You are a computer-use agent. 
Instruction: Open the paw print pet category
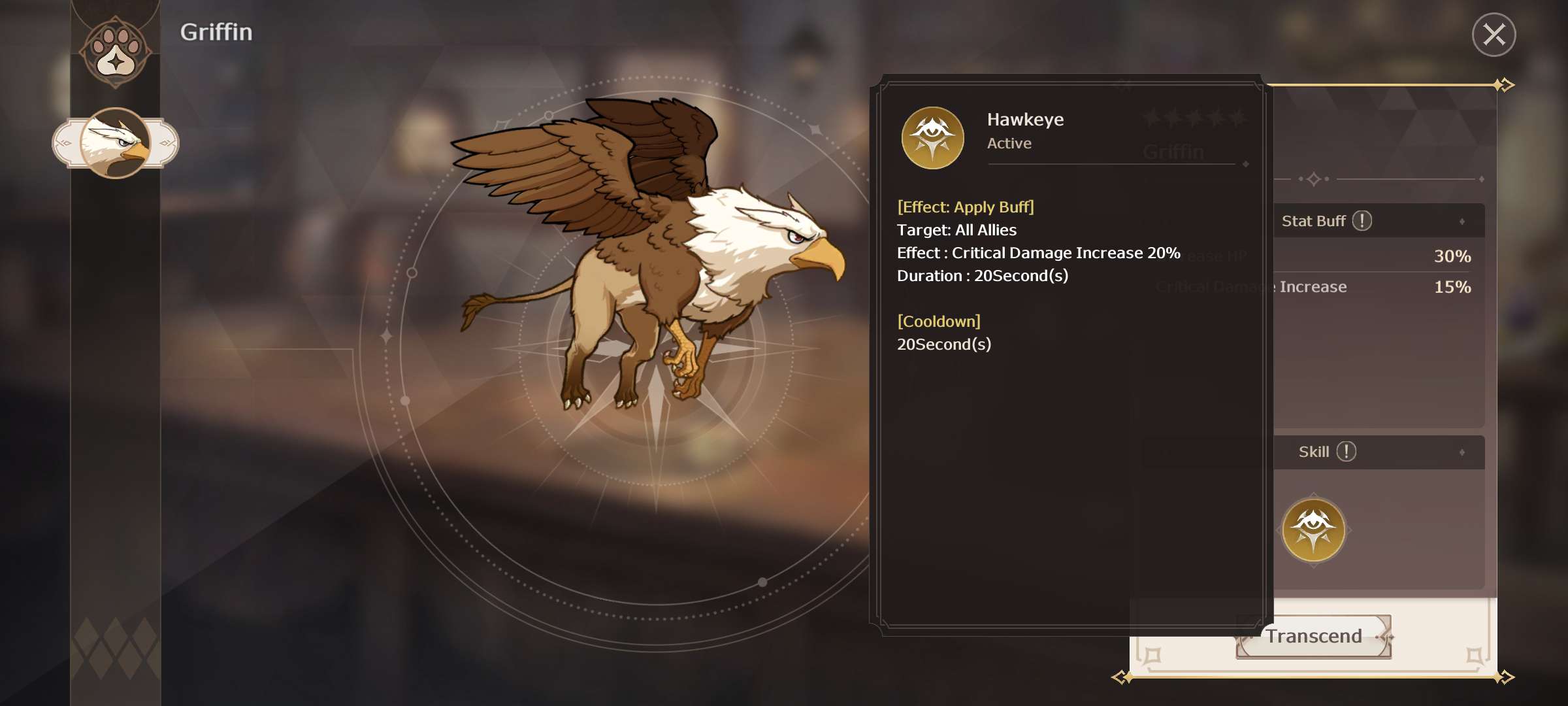click(116, 52)
